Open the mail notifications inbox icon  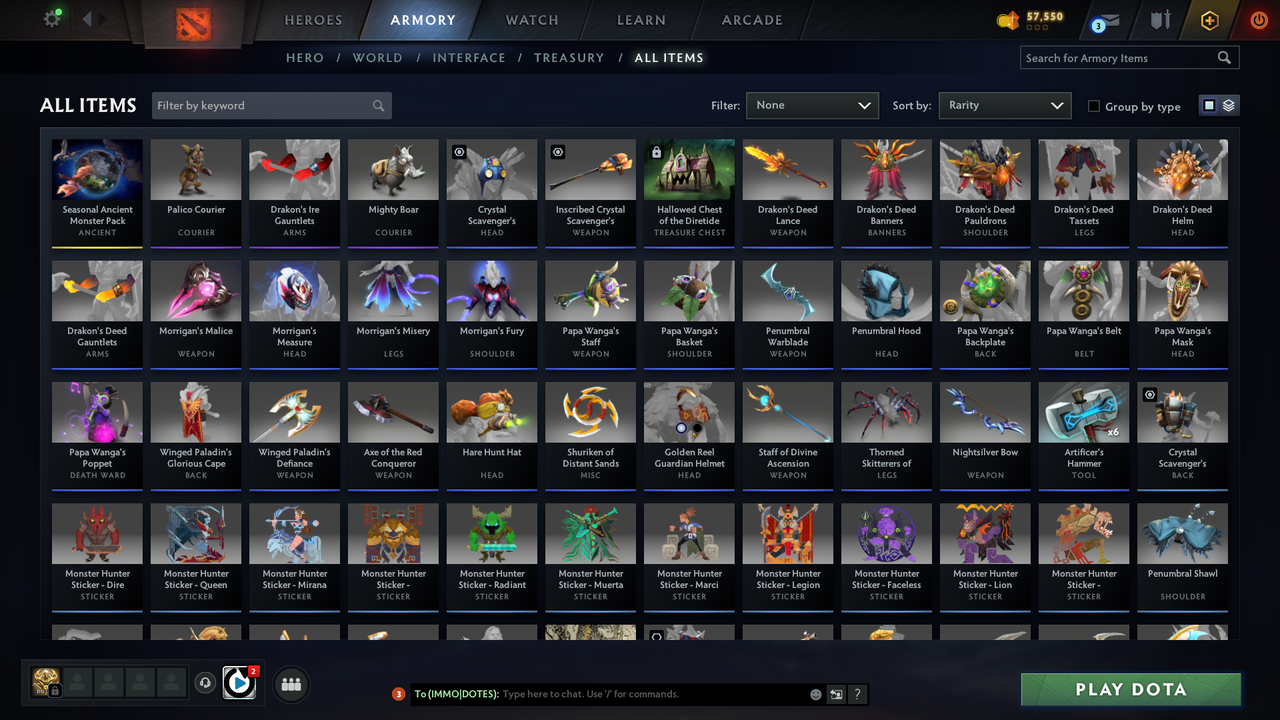tap(1108, 20)
